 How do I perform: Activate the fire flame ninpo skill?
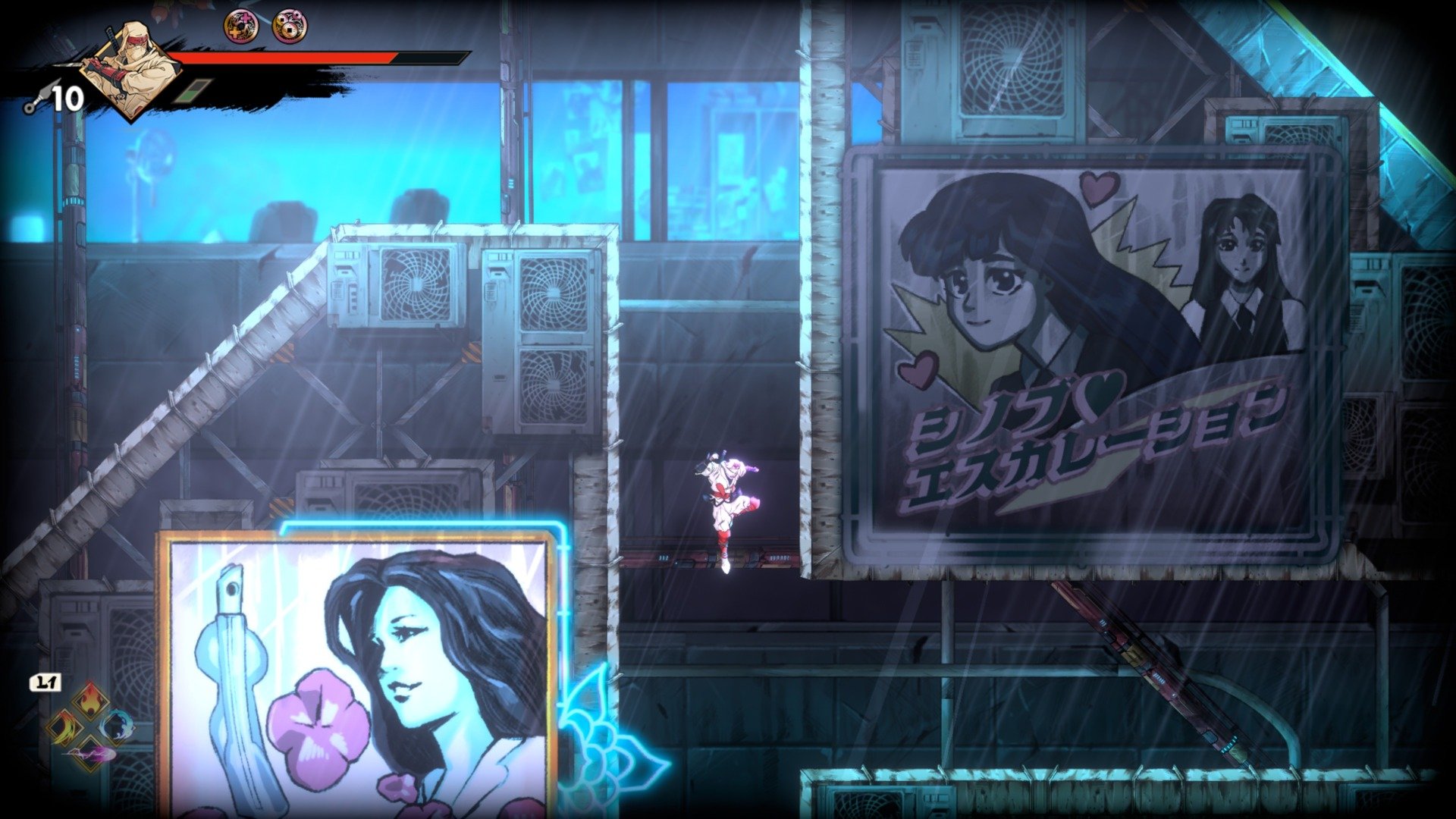click(89, 698)
